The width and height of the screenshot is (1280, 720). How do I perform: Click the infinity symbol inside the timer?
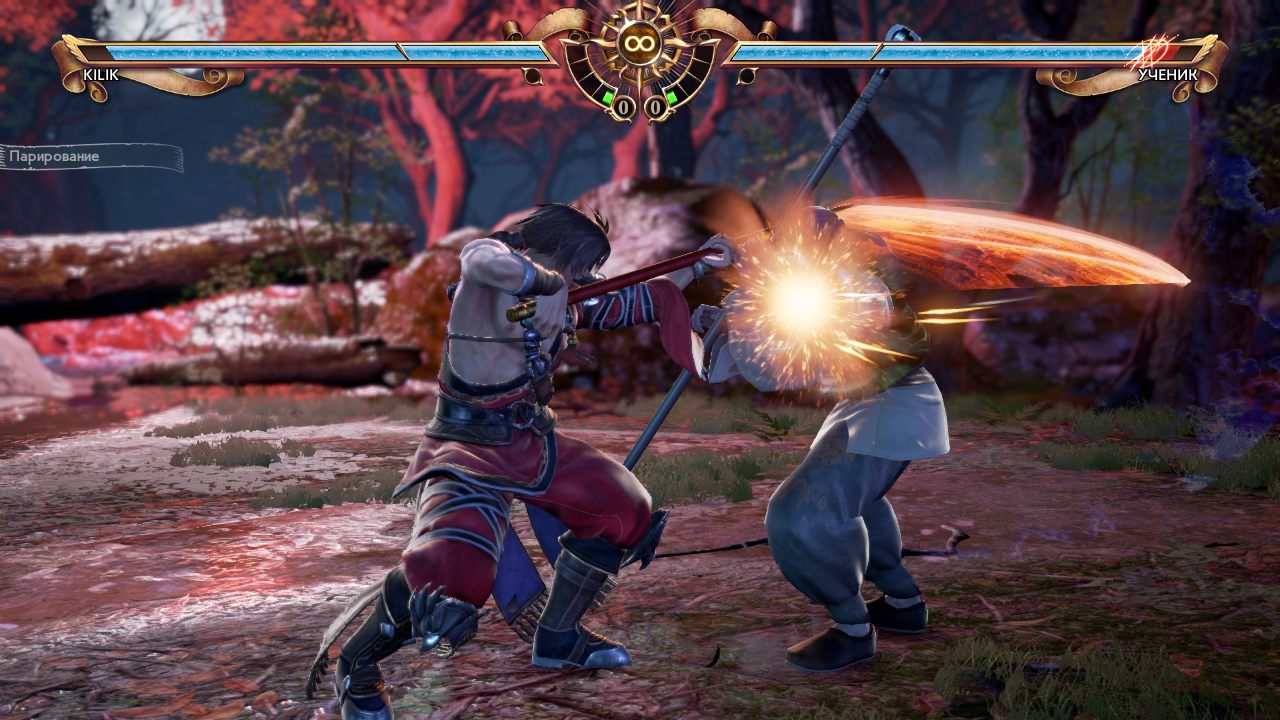click(x=640, y=42)
